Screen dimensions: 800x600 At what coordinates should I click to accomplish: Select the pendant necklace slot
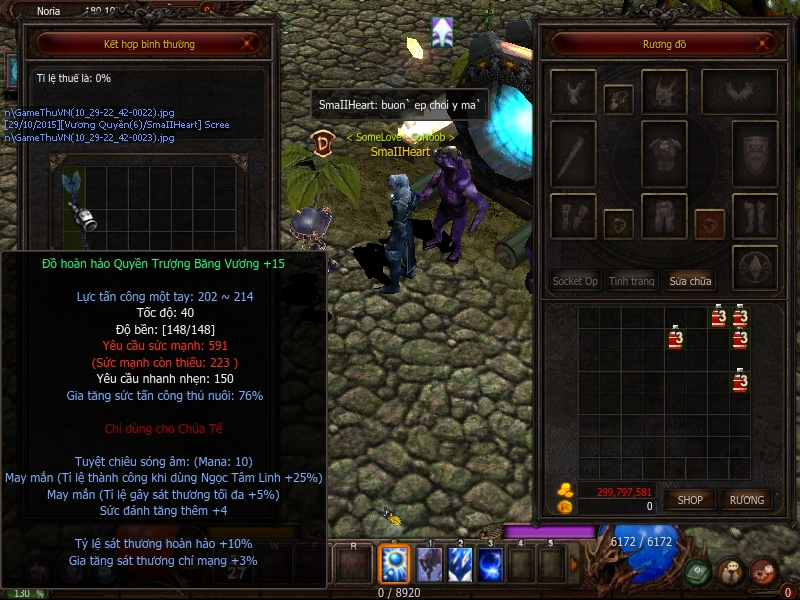pyautogui.click(x=619, y=98)
